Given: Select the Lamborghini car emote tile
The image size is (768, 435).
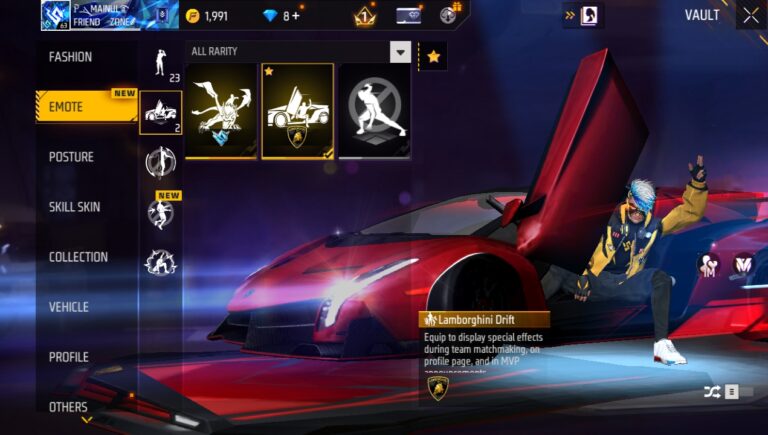Looking at the screenshot, I should point(297,111).
